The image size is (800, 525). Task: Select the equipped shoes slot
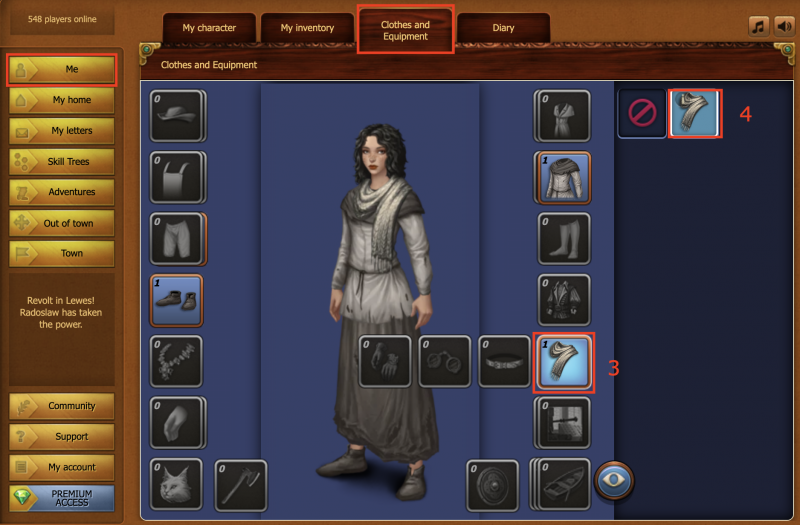[176, 300]
